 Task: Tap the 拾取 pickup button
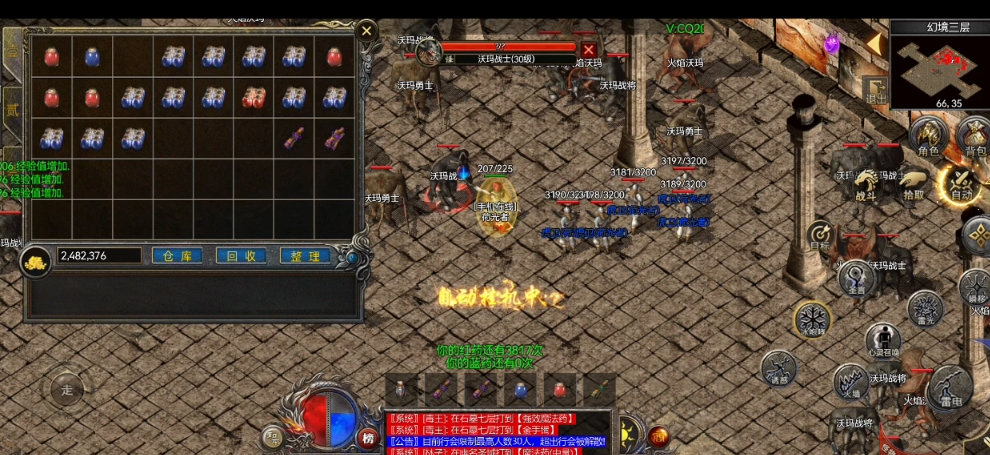pos(914,185)
